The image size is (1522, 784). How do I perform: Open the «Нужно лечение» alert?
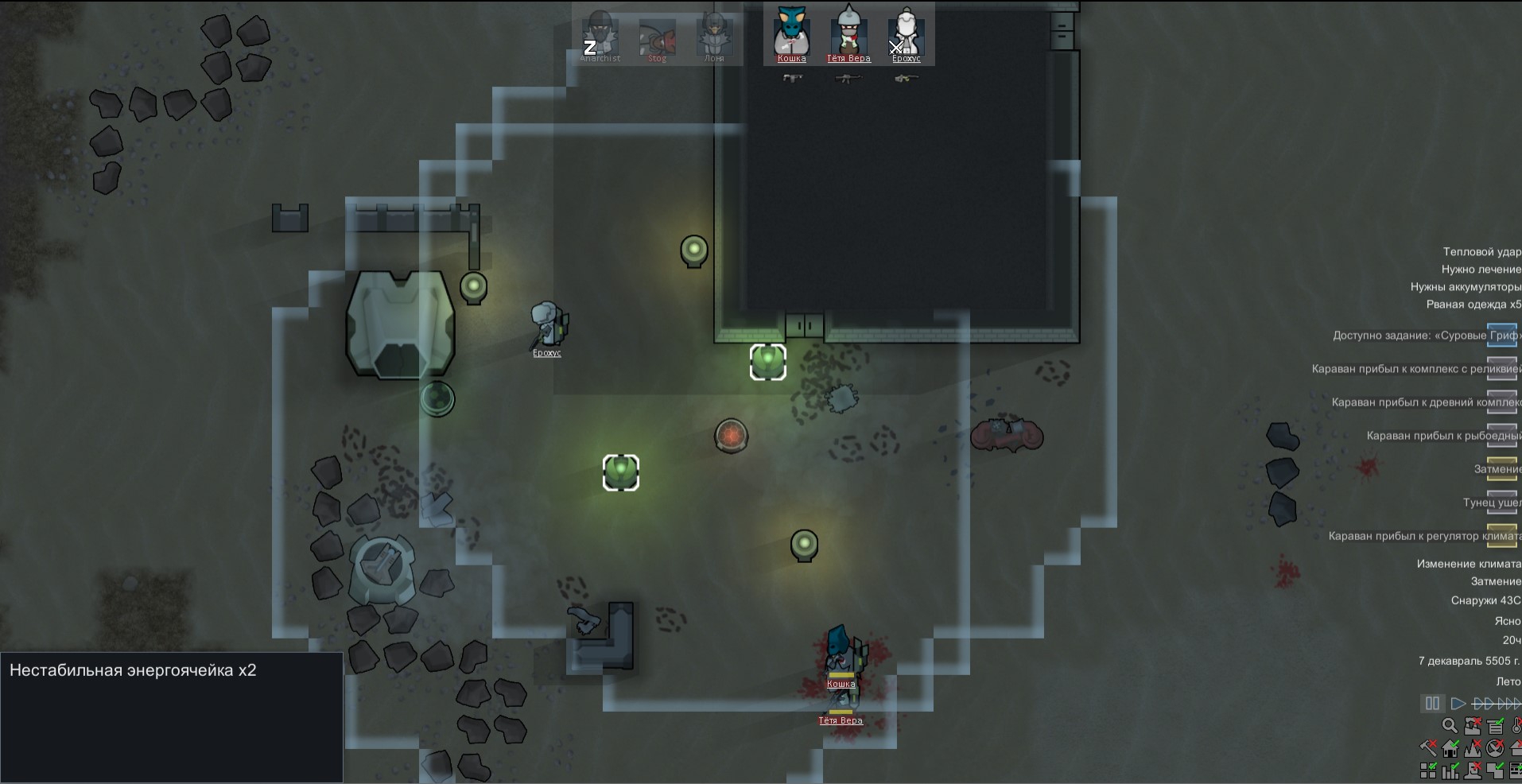coord(1481,270)
